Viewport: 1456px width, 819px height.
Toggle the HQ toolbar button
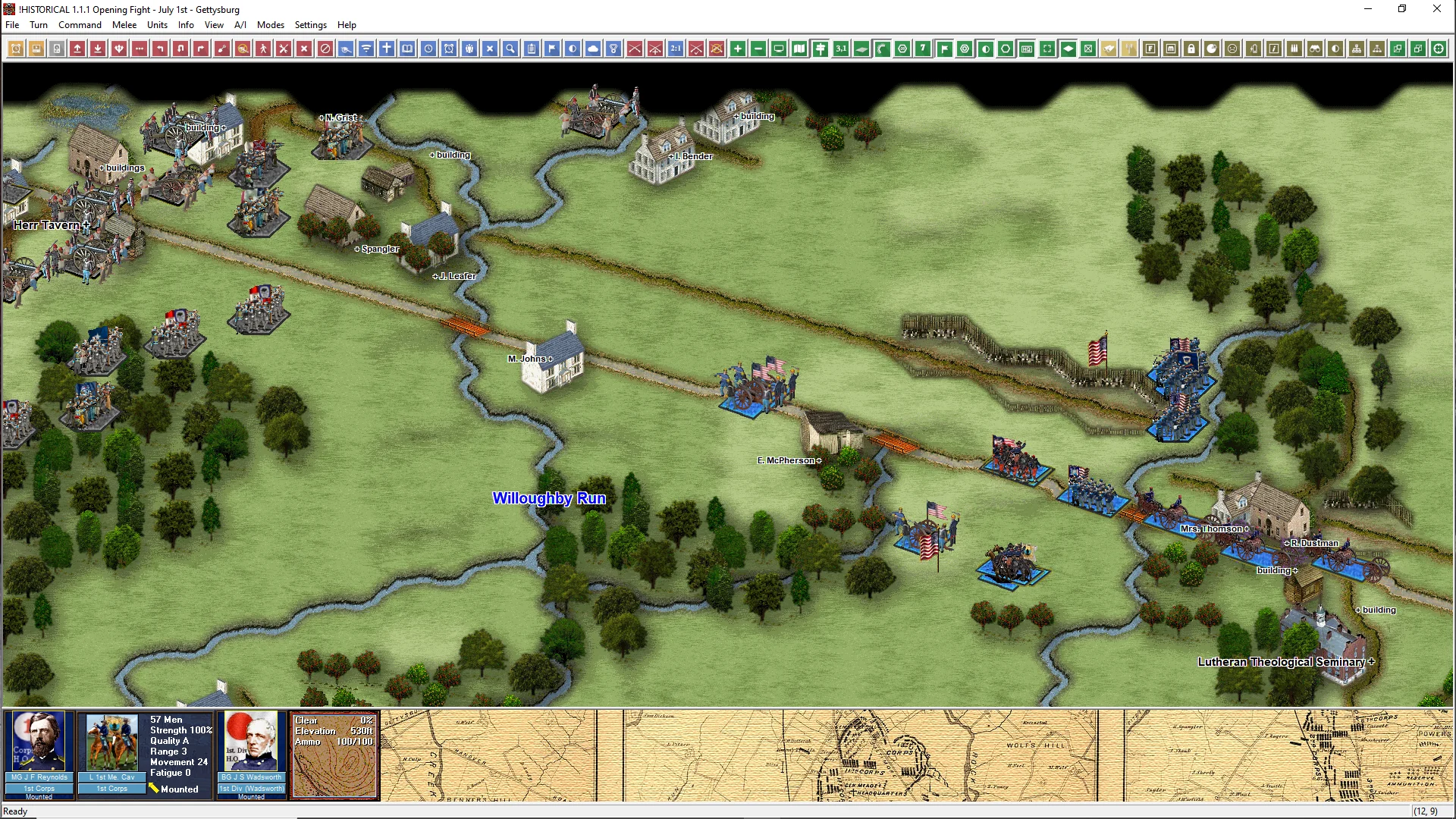[x=1027, y=49]
